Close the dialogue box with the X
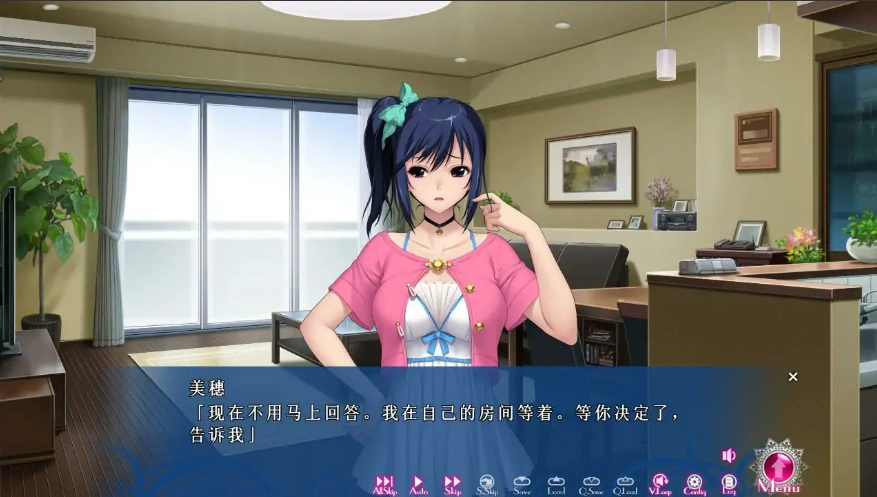The image size is (877, 497). click(793, 377)
